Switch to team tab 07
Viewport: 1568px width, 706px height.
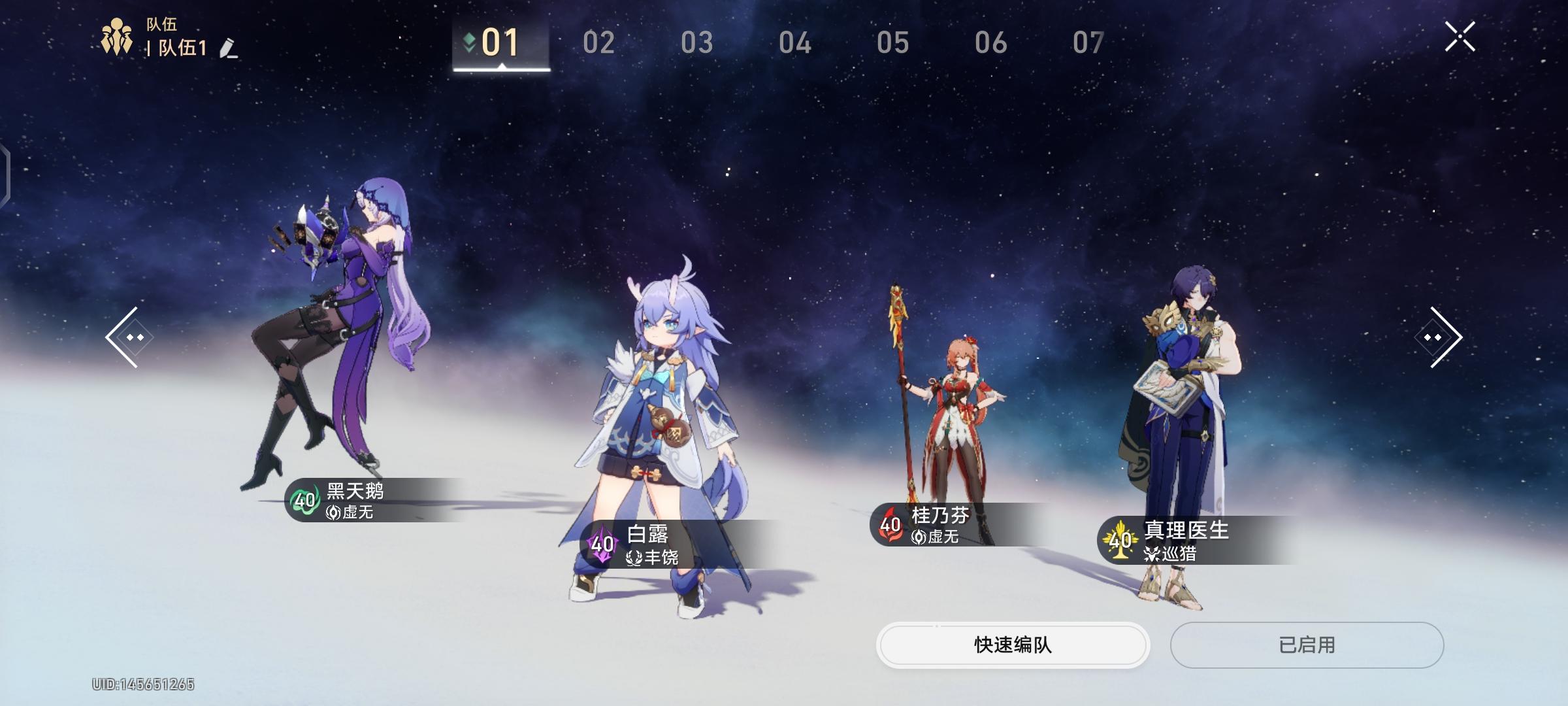pos(1086,42)
